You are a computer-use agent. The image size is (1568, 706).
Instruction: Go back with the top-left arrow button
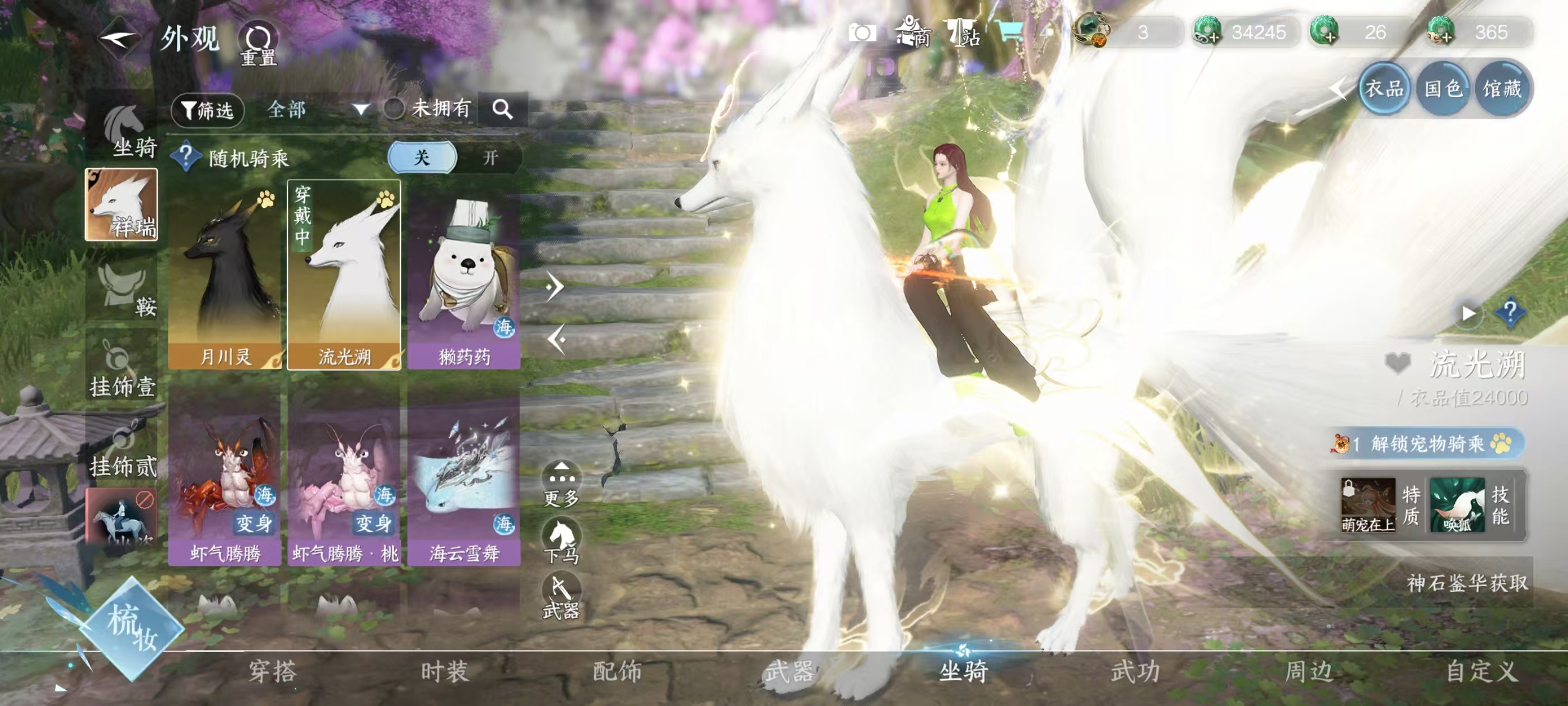point(119,40)
